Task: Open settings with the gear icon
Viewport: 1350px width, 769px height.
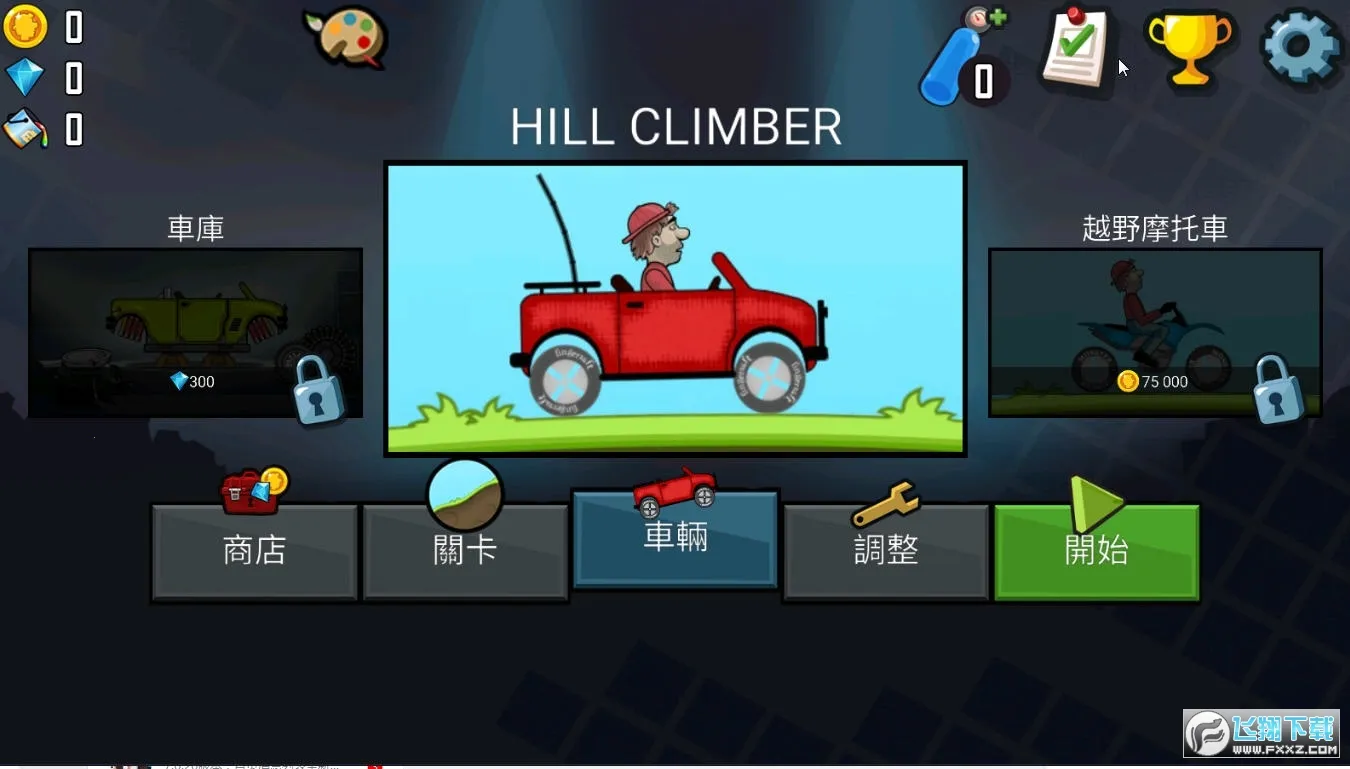Action: (1298, 45)
